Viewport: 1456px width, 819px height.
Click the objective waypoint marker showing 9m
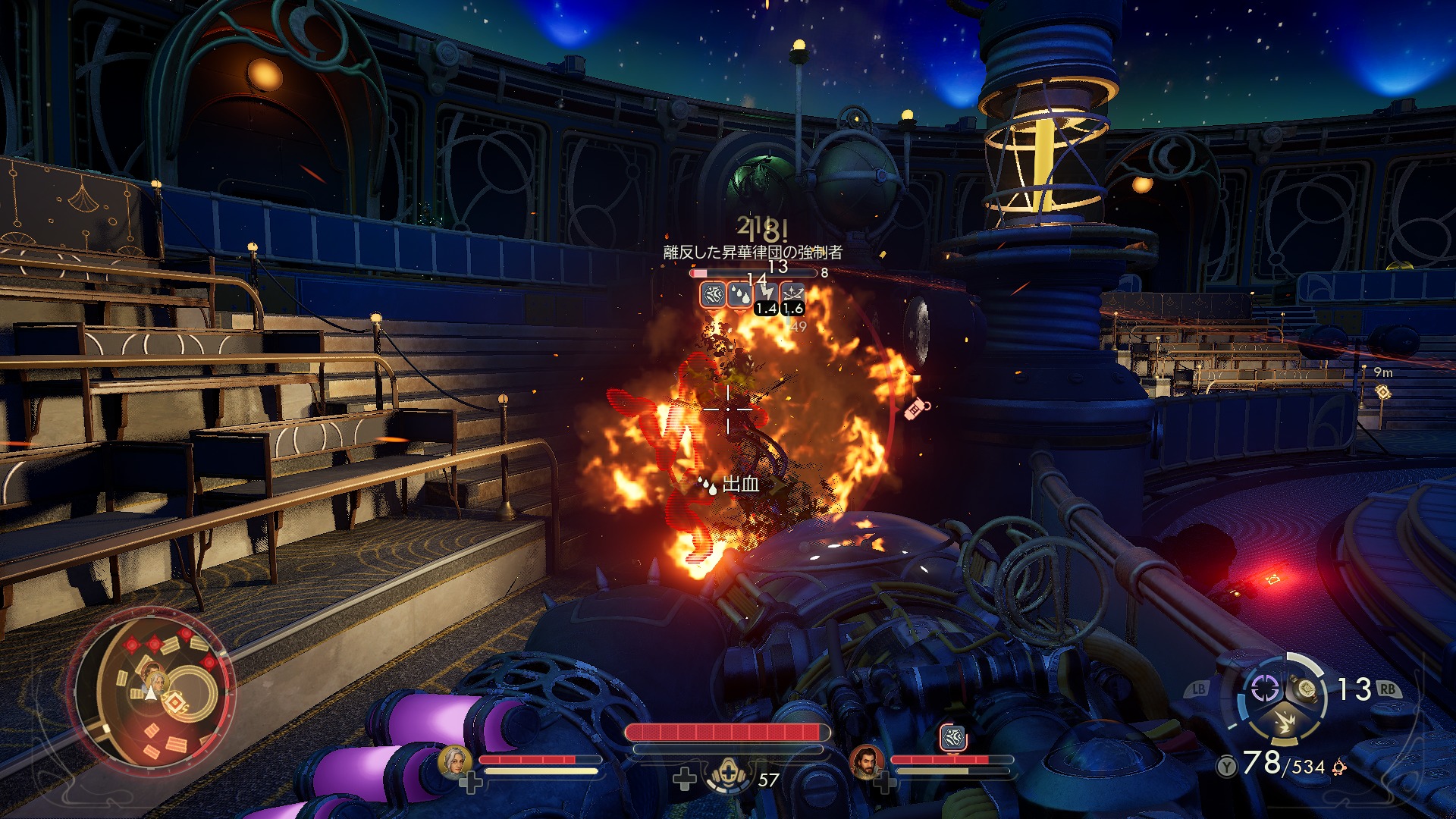coord(1383,391)
